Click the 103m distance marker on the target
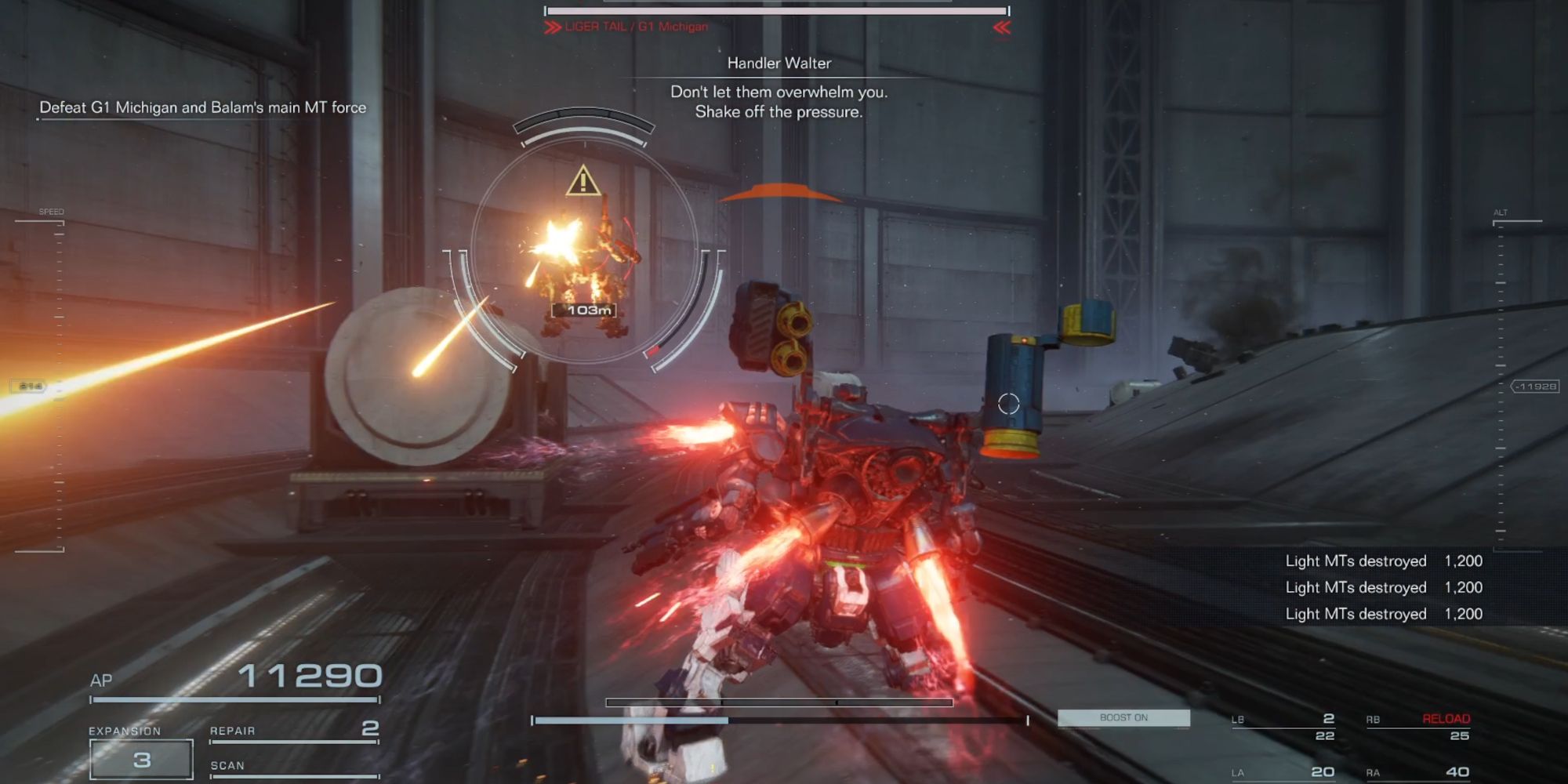Viewport: 1568px width, 784px height. tap(584, 310)
